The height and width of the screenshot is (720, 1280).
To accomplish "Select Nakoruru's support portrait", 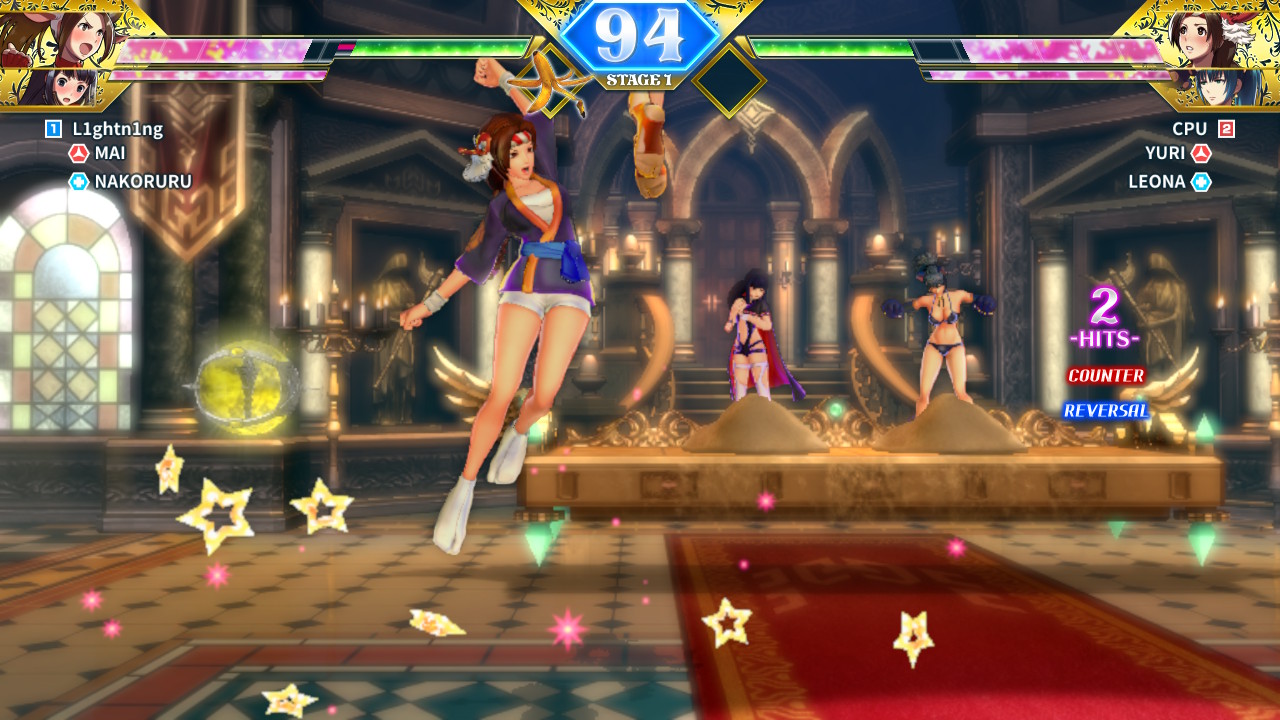I will (62, 88).
